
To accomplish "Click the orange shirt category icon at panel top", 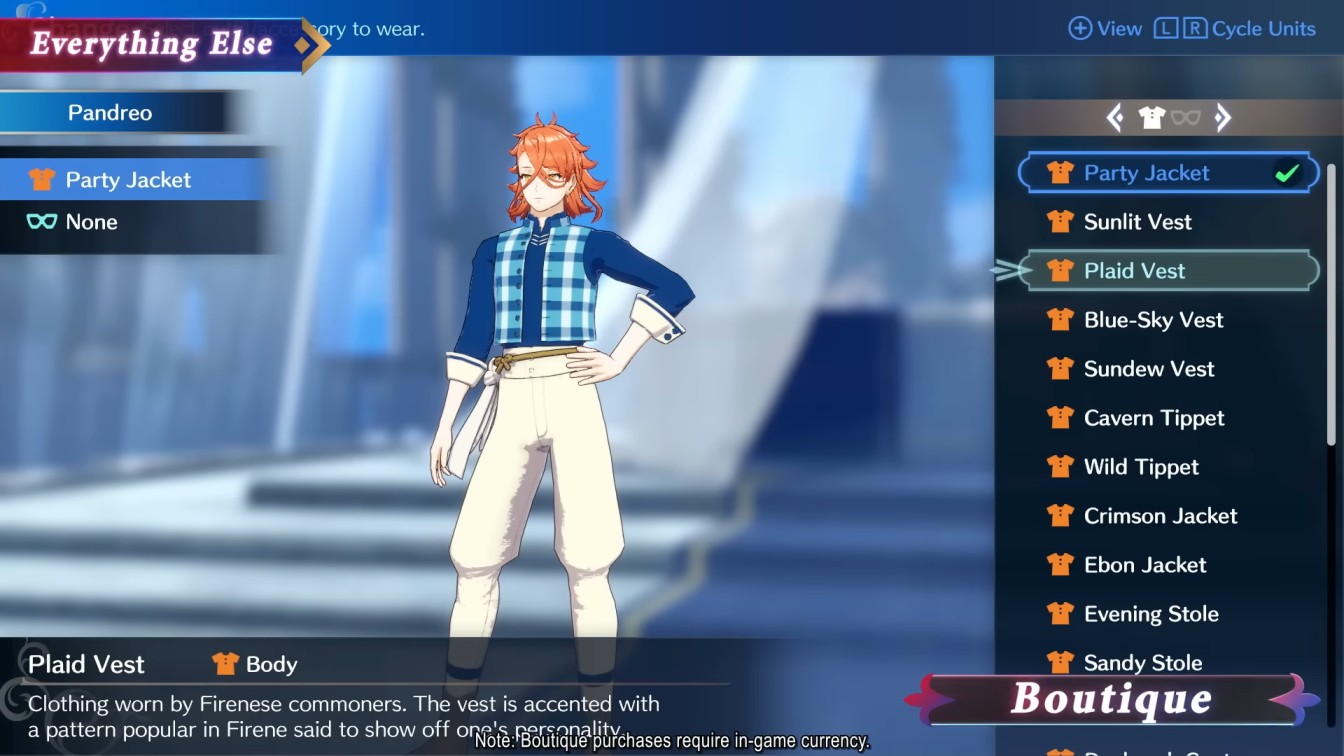I will click(x=1154, y=115).
